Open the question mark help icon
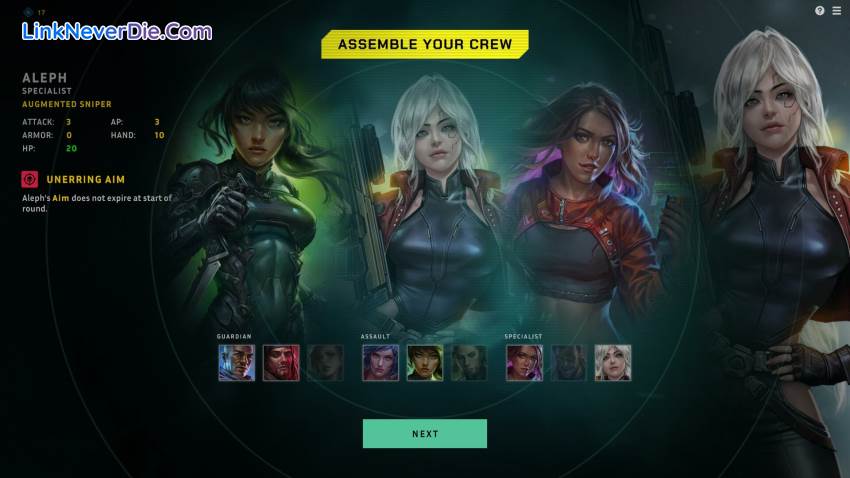Screen dimensions: 850x478 coord(820,10)
